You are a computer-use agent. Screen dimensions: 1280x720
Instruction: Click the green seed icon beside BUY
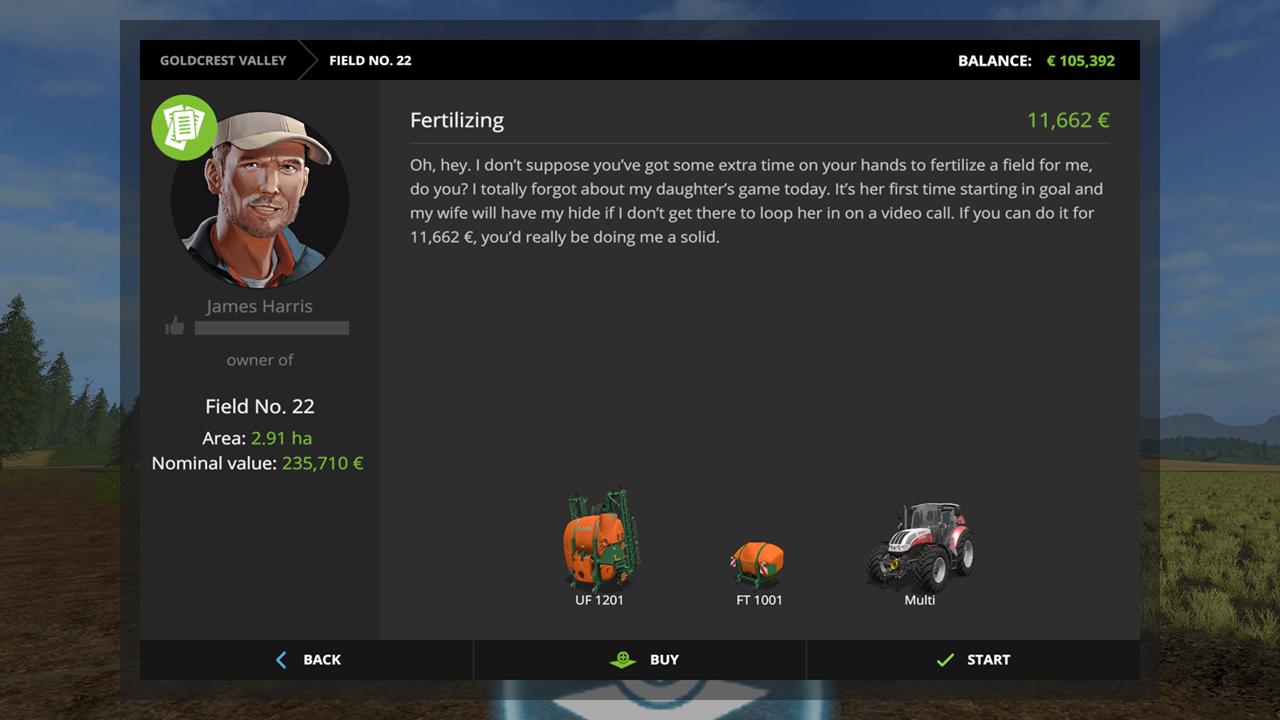(x=624, y=659)
